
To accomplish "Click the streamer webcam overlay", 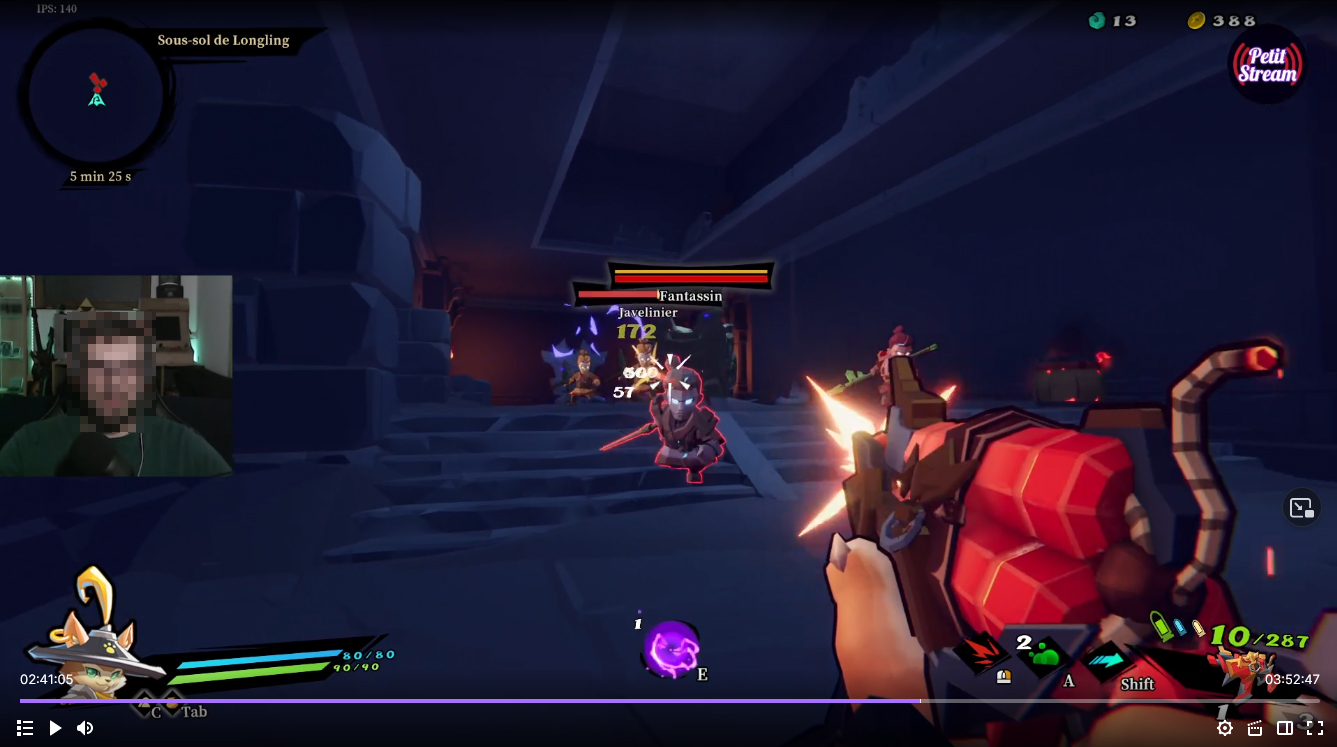I will (x=115, y=375).
